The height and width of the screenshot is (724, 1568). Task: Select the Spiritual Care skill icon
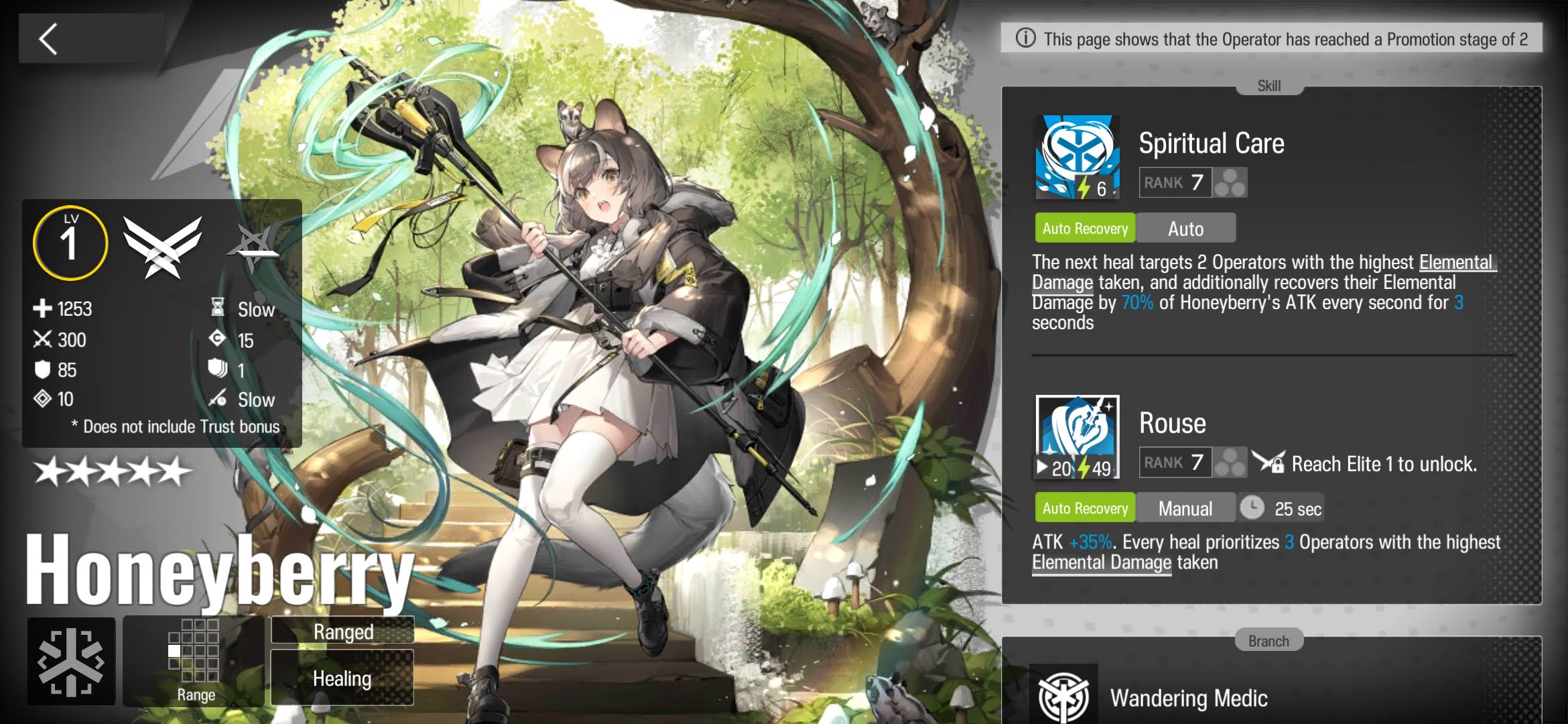(1077, 158)
